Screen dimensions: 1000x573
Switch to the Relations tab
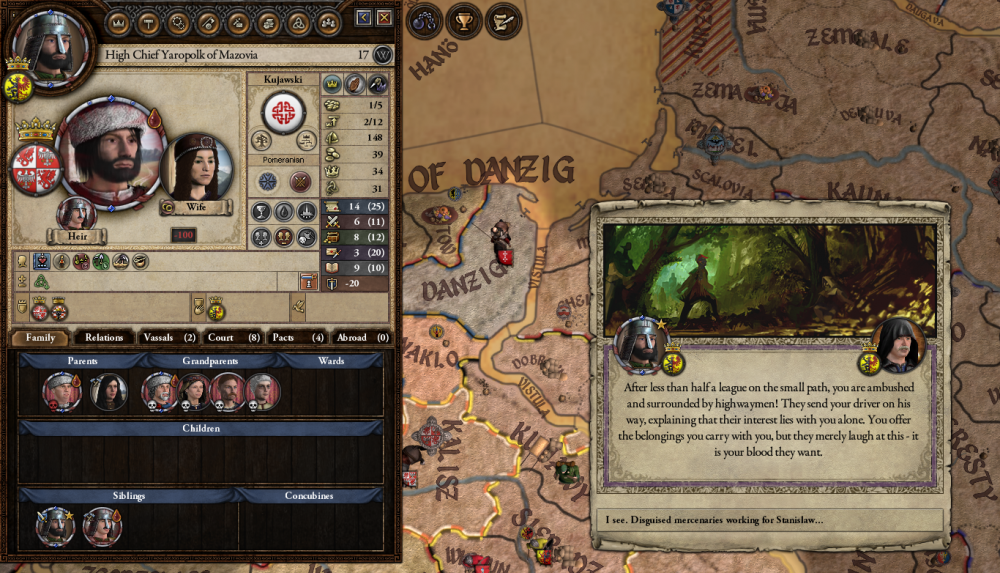(x=104, y=338)
